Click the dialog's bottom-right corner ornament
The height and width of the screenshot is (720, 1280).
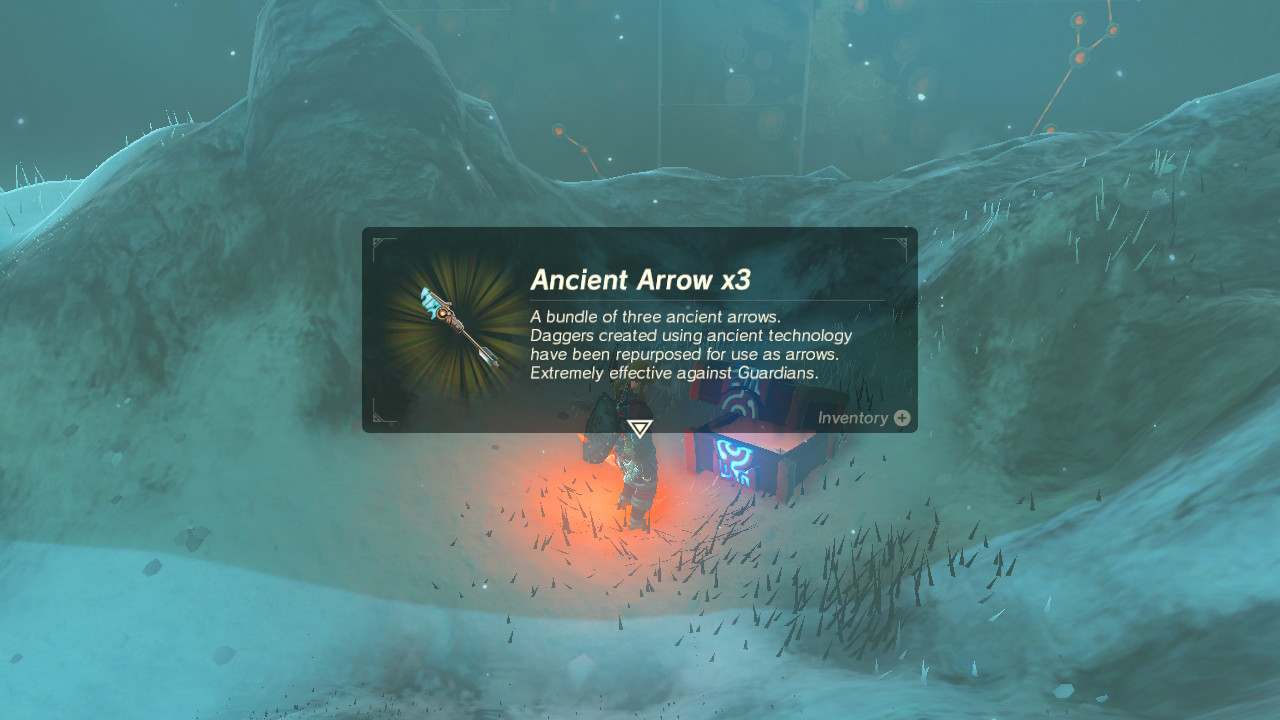point(901,419)
